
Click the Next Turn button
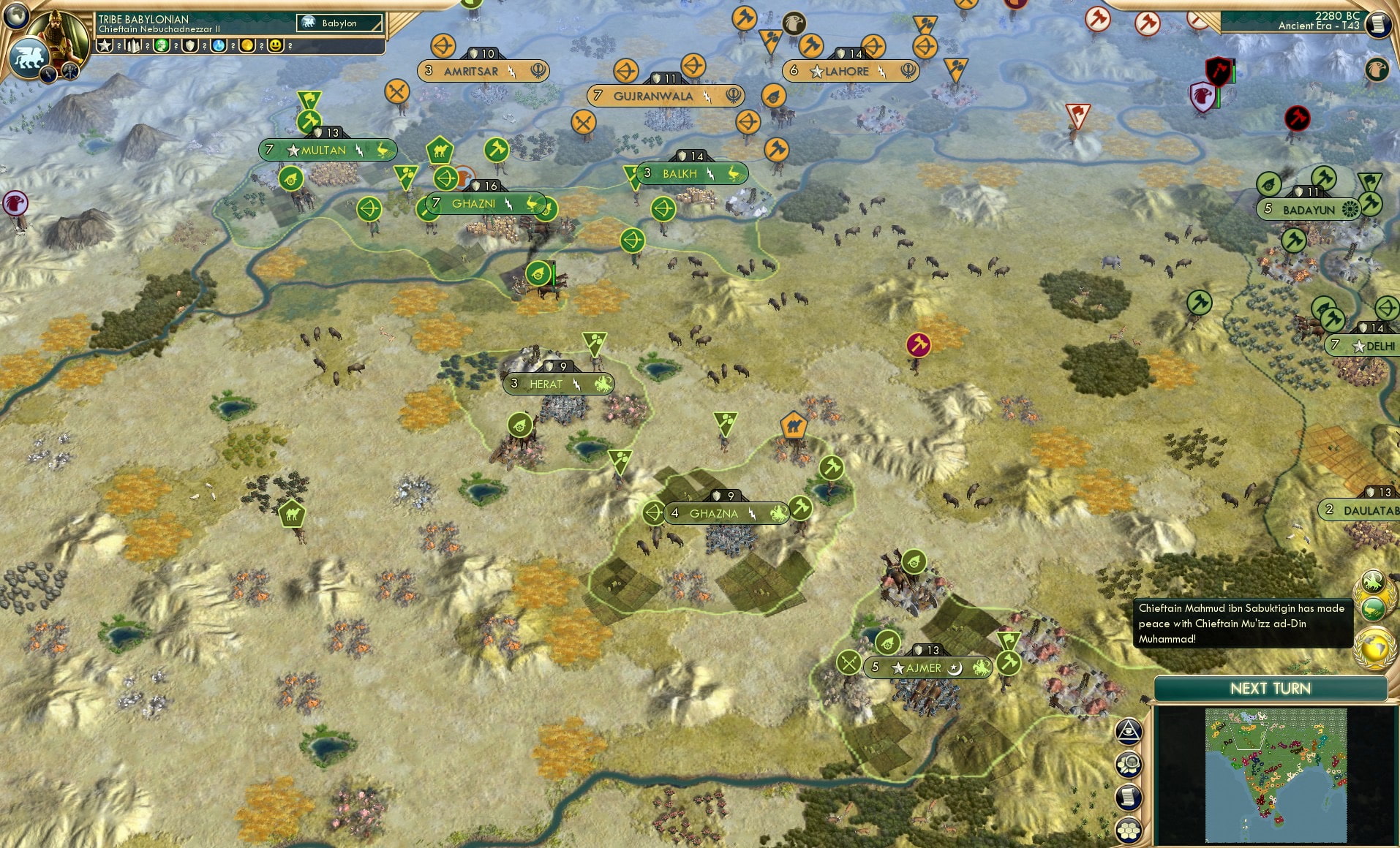(x=1271, y=688)
